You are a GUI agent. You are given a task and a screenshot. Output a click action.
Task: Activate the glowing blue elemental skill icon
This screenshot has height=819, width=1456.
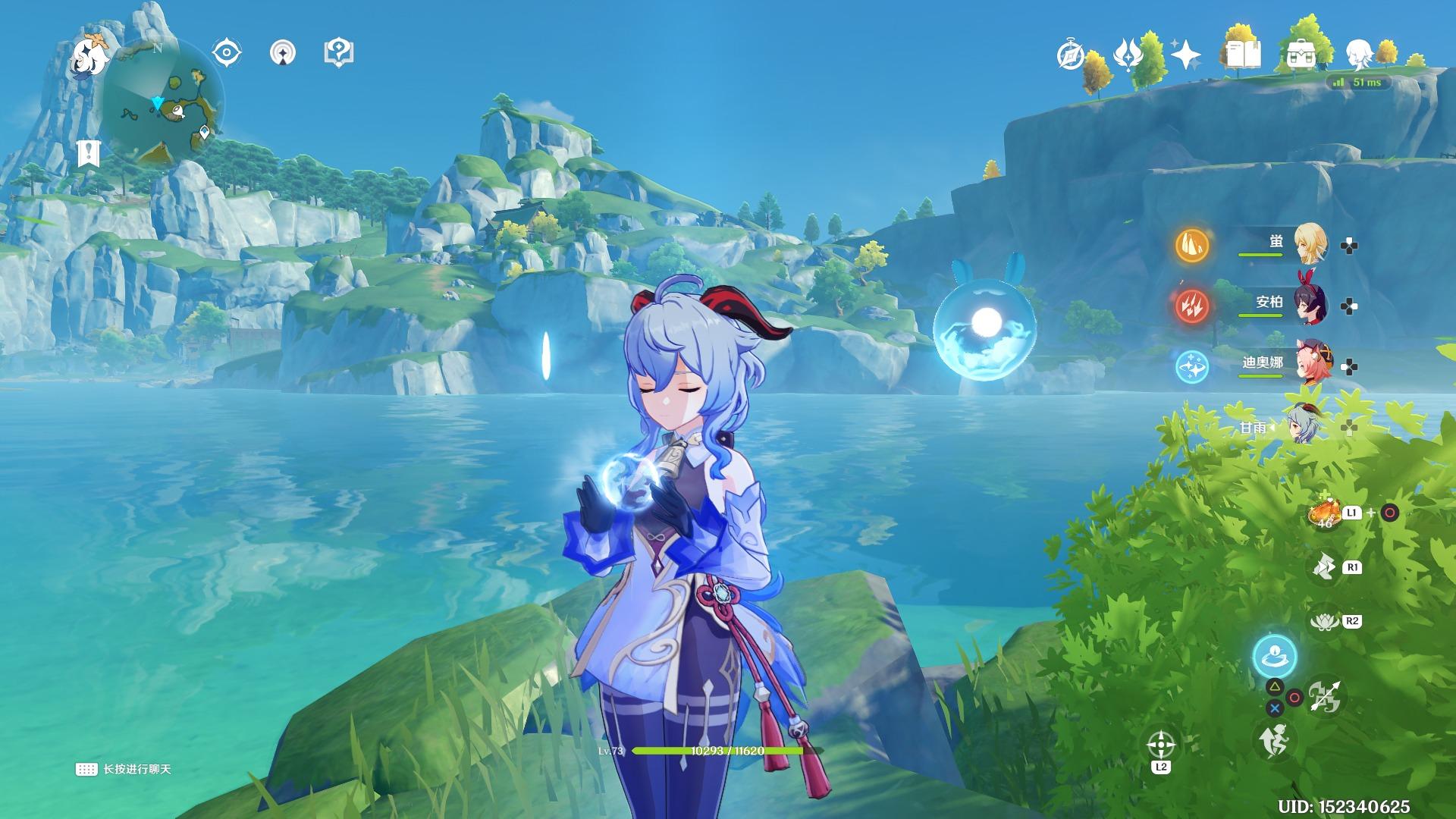[1274, 656]
